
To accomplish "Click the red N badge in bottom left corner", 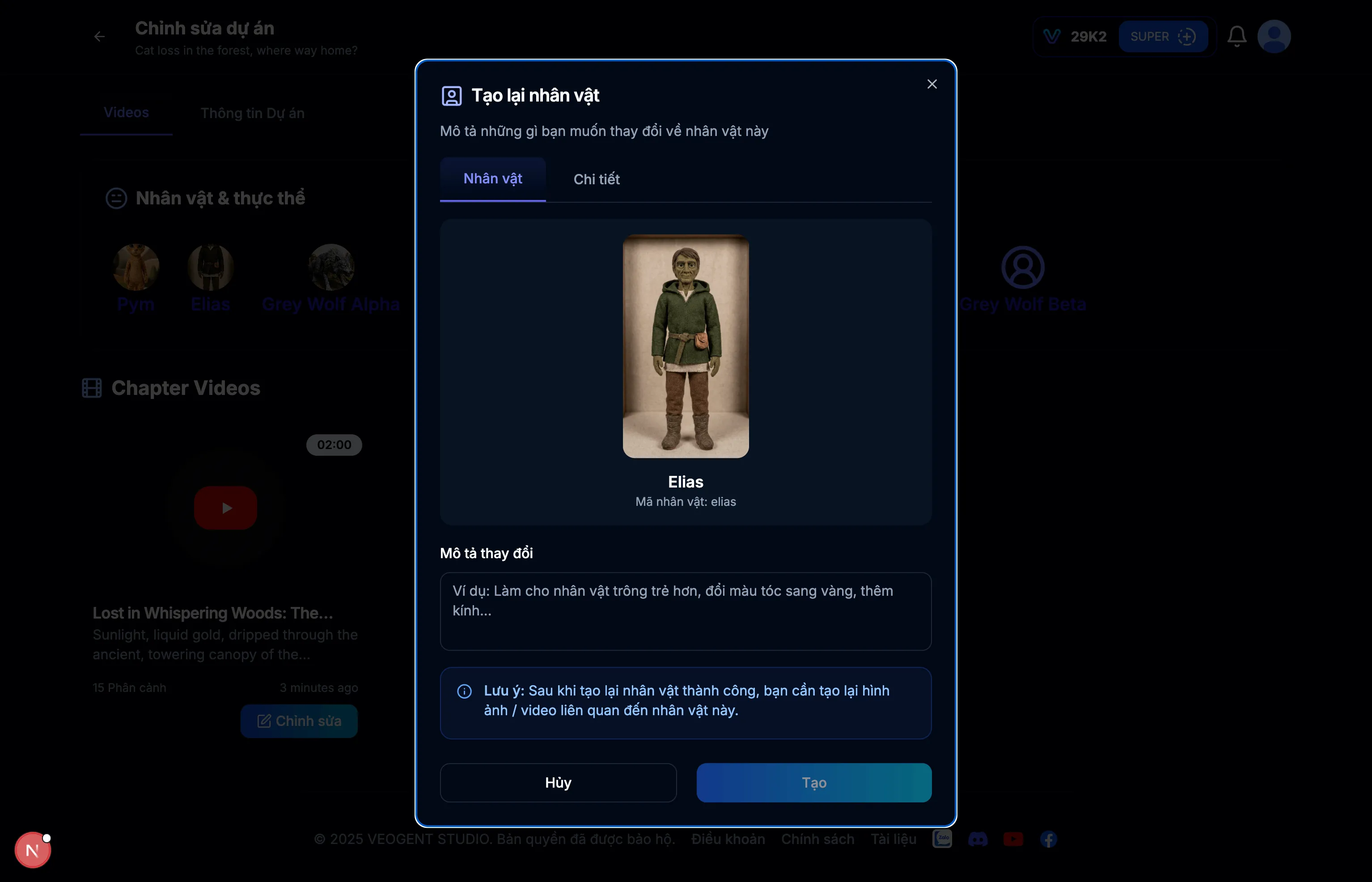I will (33, 849).
